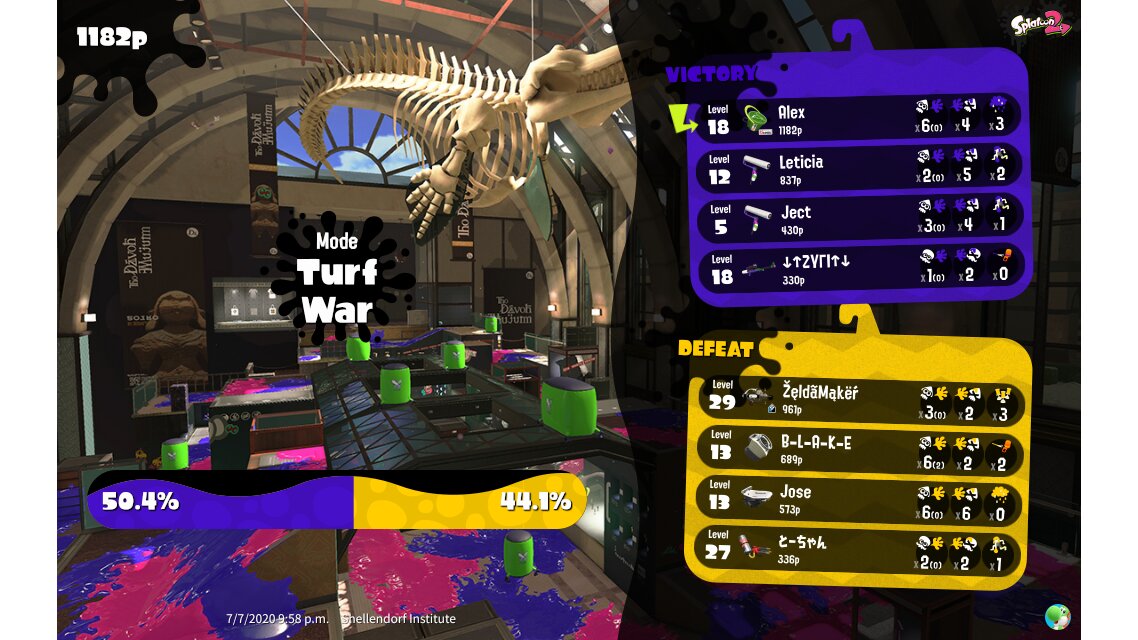The image size is (1138, 640).
Task: Choose Ject's result row
Action: pos(860,219)
